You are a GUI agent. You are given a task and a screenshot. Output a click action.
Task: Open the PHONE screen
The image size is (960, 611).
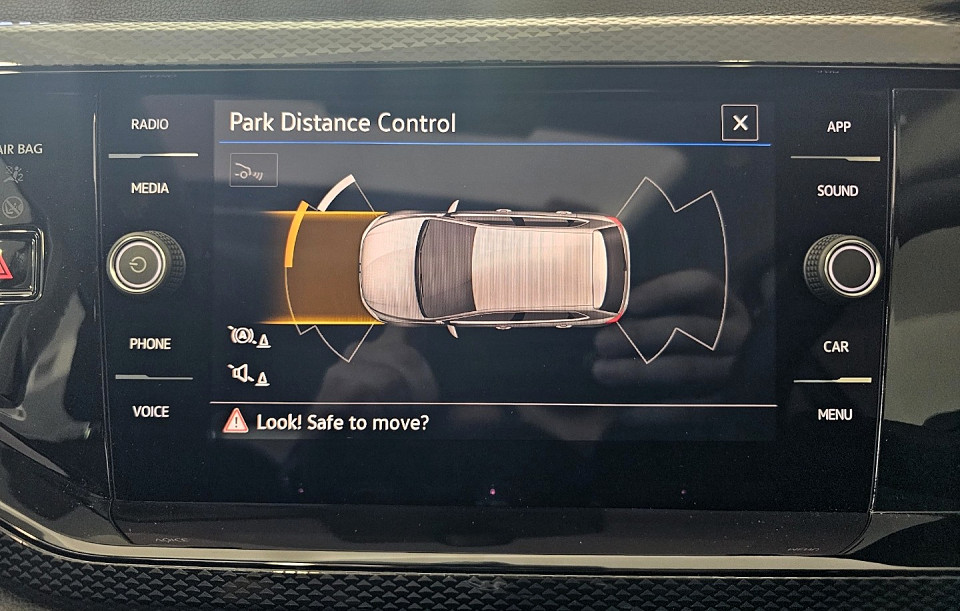pyautogui.click(x=150, y=344)
